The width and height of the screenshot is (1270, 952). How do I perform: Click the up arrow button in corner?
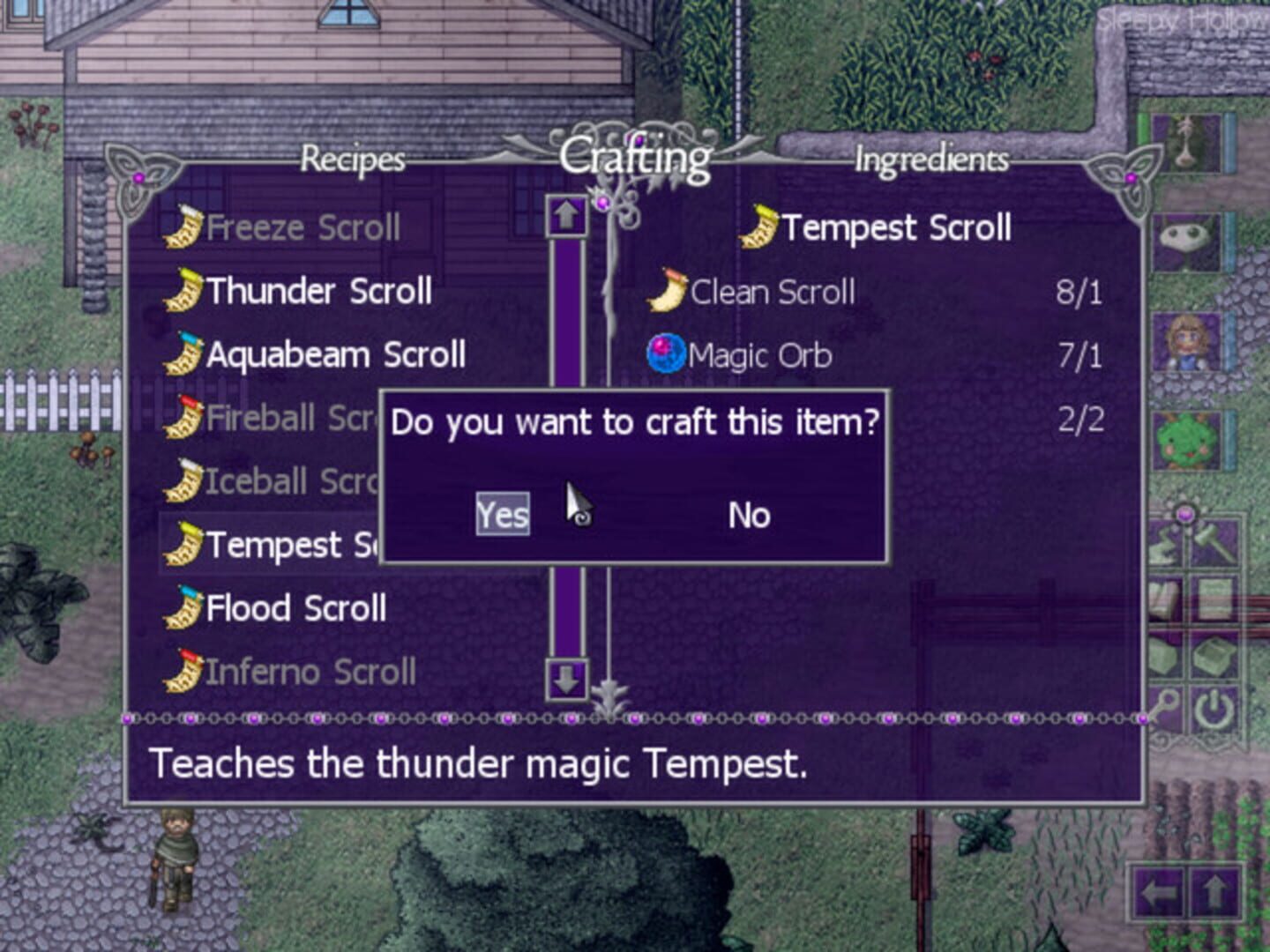tap(1215, 895)
